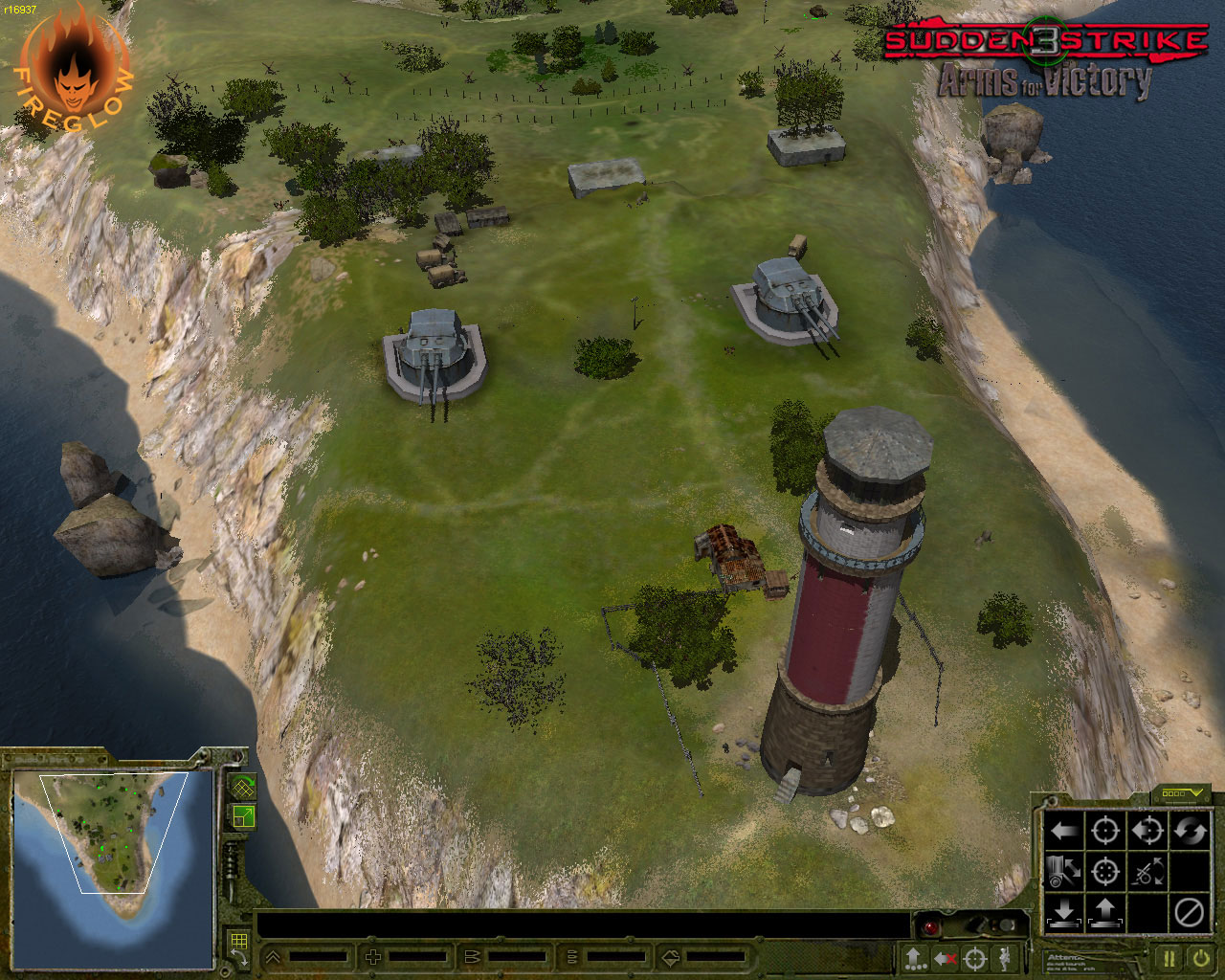
Task: Activate the up arrow load command
Action: [x=1105, y=913]
